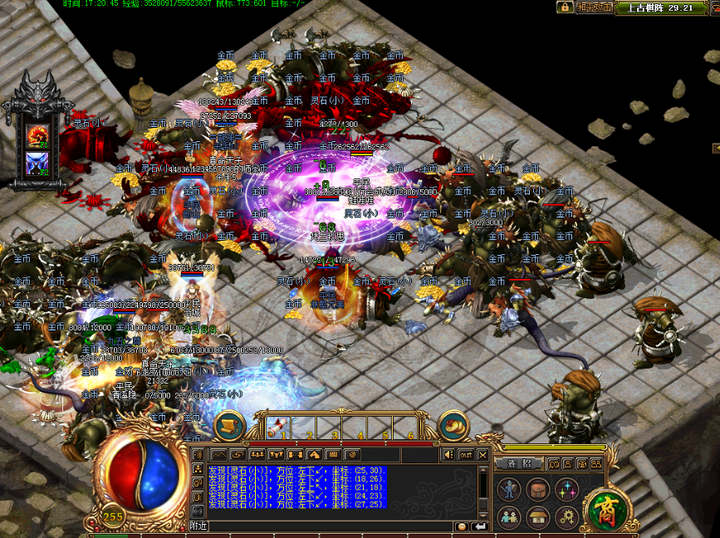Open the bag inventory icon

click(538, 489)
